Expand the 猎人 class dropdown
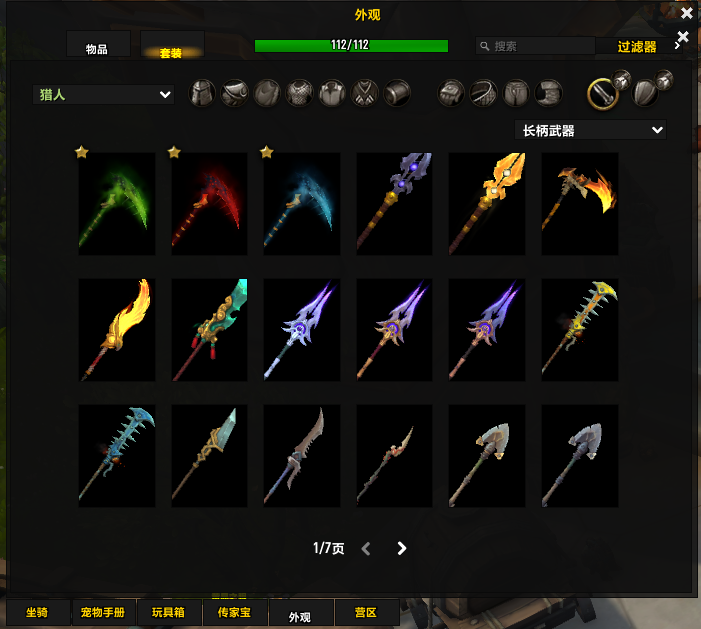This screenshot has height=629, width=701. 104,95
